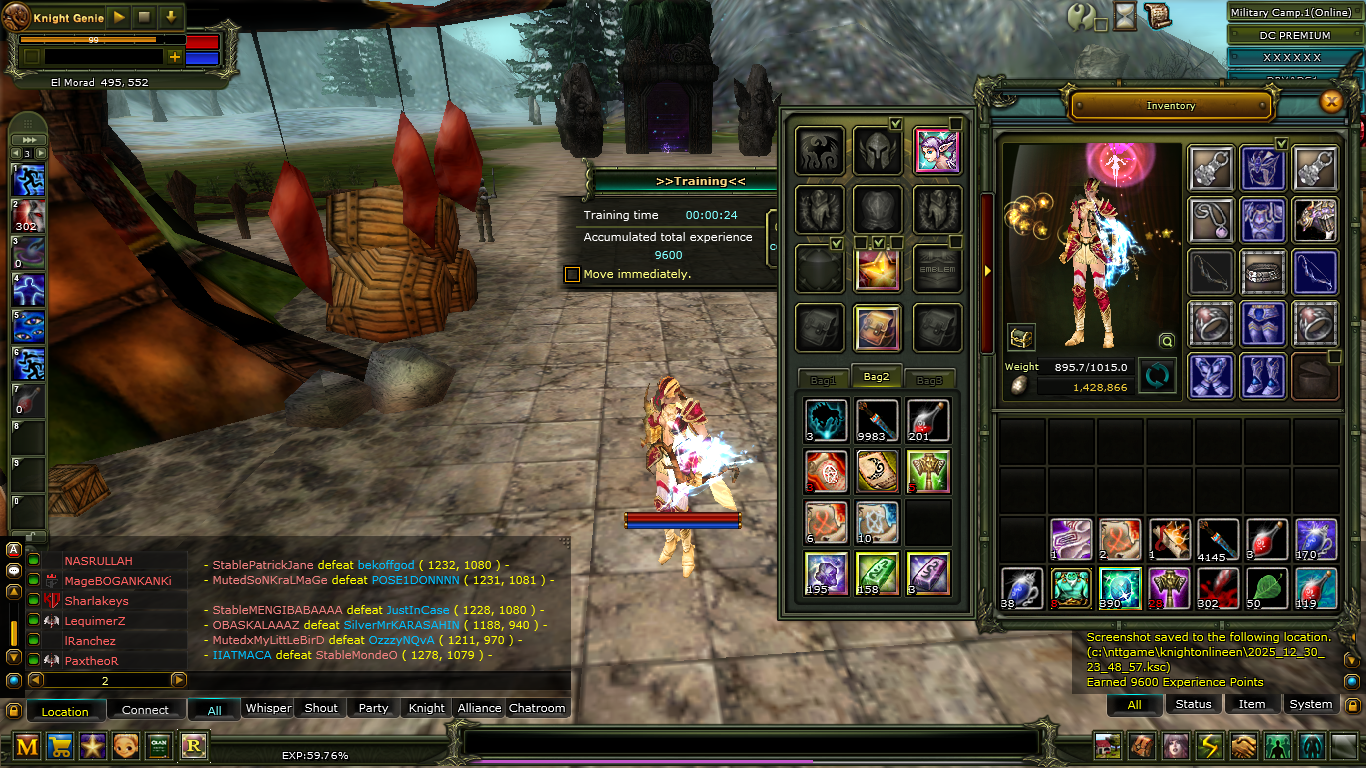
Task: Stop the Knight Genie with the square button
Action: (144, 17)
